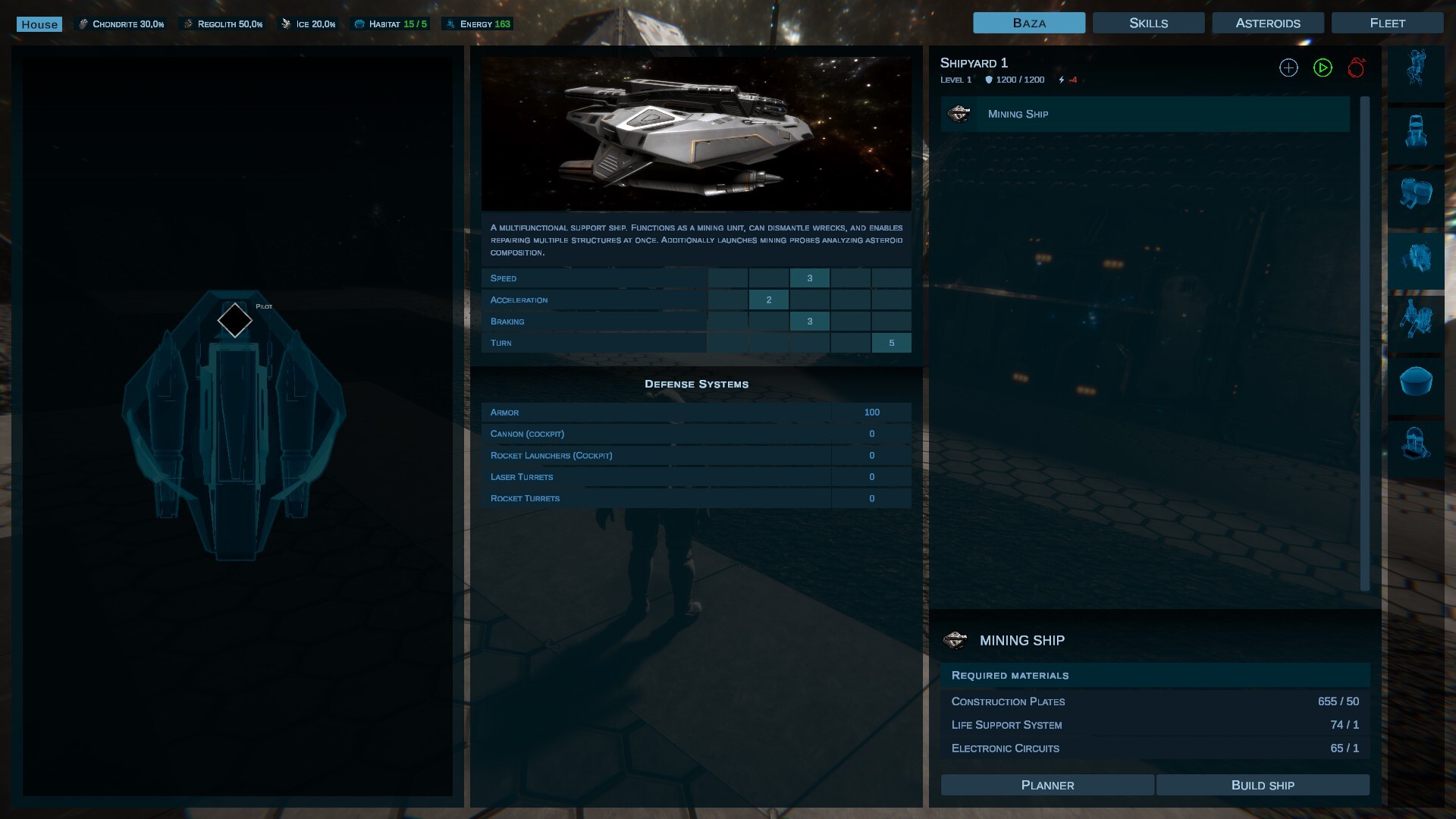Click the red demolish shipyard icon
1456x819 pixels.
point(1357,67)
